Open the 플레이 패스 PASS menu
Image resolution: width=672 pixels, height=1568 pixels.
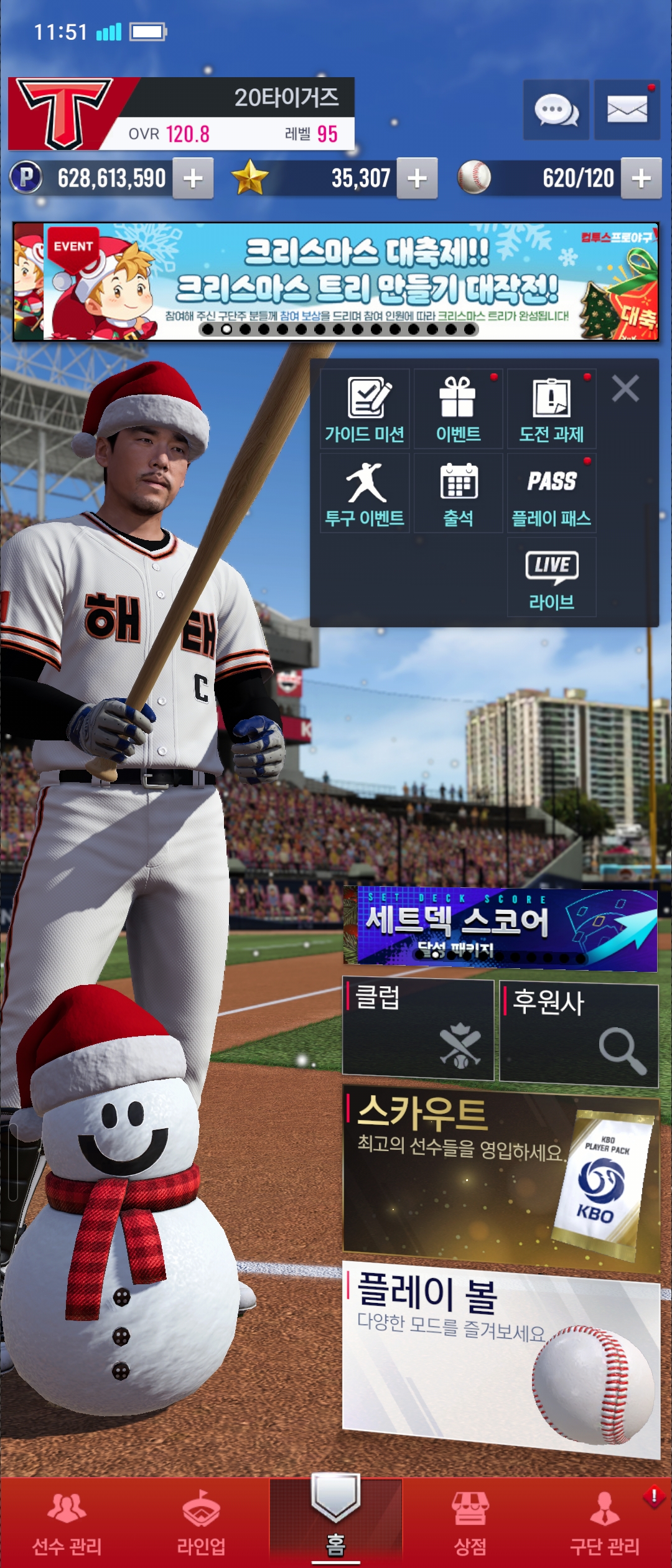point(551,493)
